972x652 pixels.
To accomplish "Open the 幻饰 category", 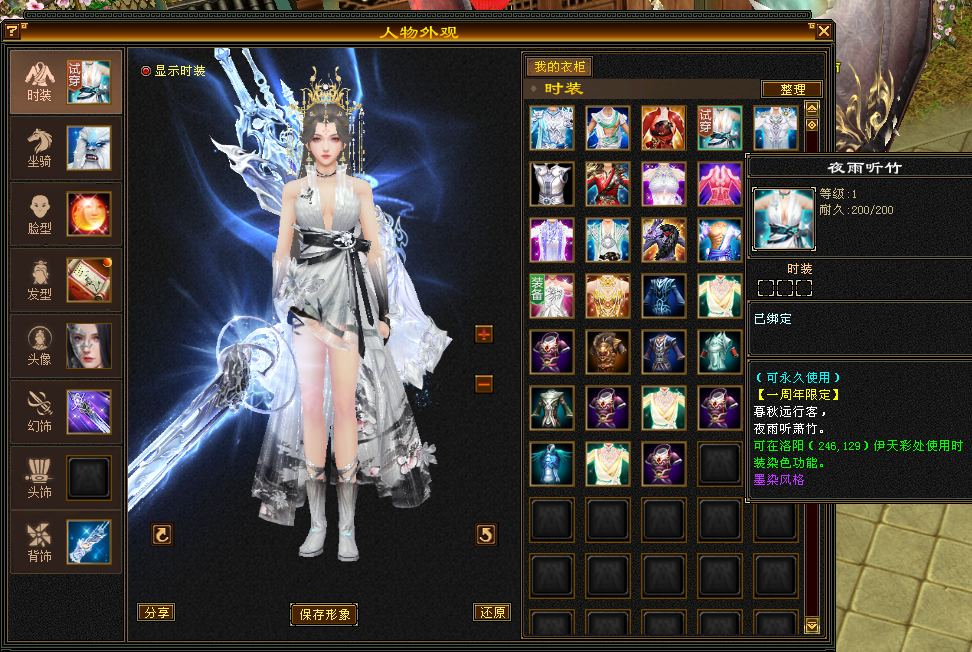I will [x=66, y=412].
